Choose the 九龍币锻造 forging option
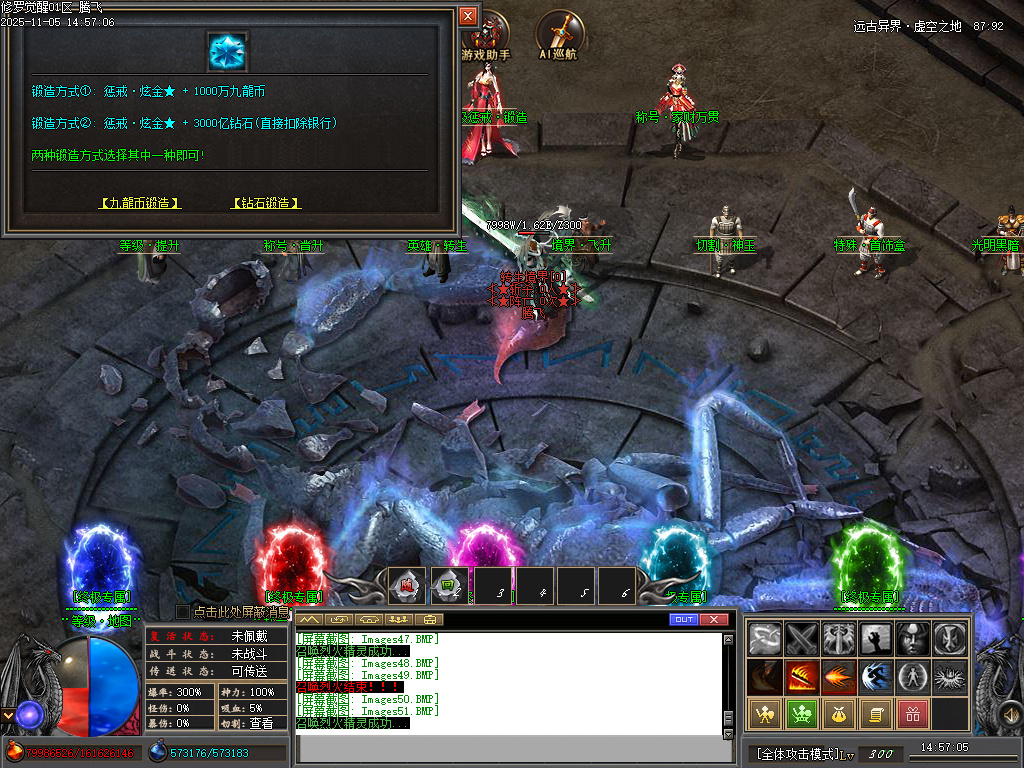 coord(140,203)
